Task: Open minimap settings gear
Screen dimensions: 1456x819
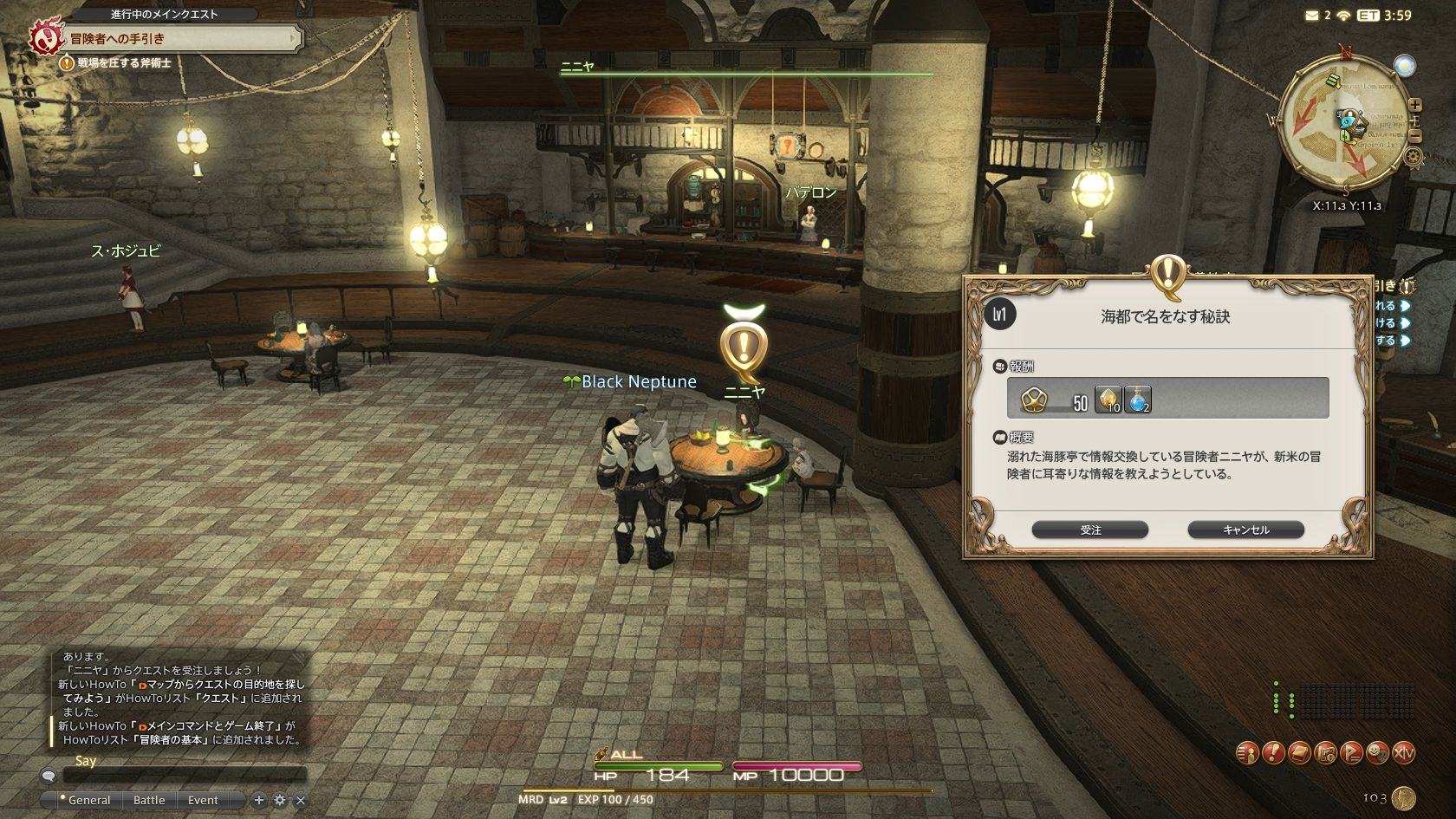Action: click(1414, 157)
